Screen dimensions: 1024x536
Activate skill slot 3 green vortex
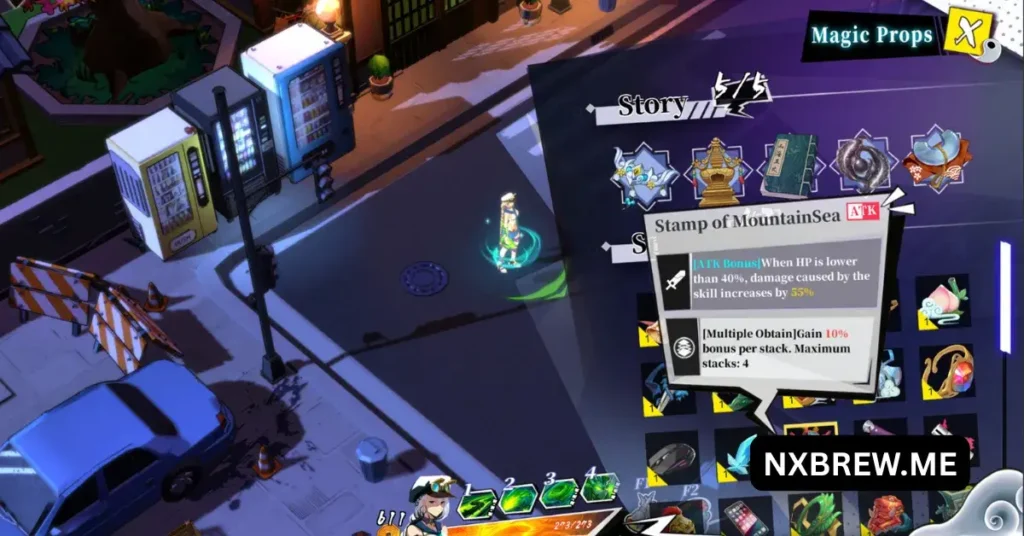coord(558,495)
